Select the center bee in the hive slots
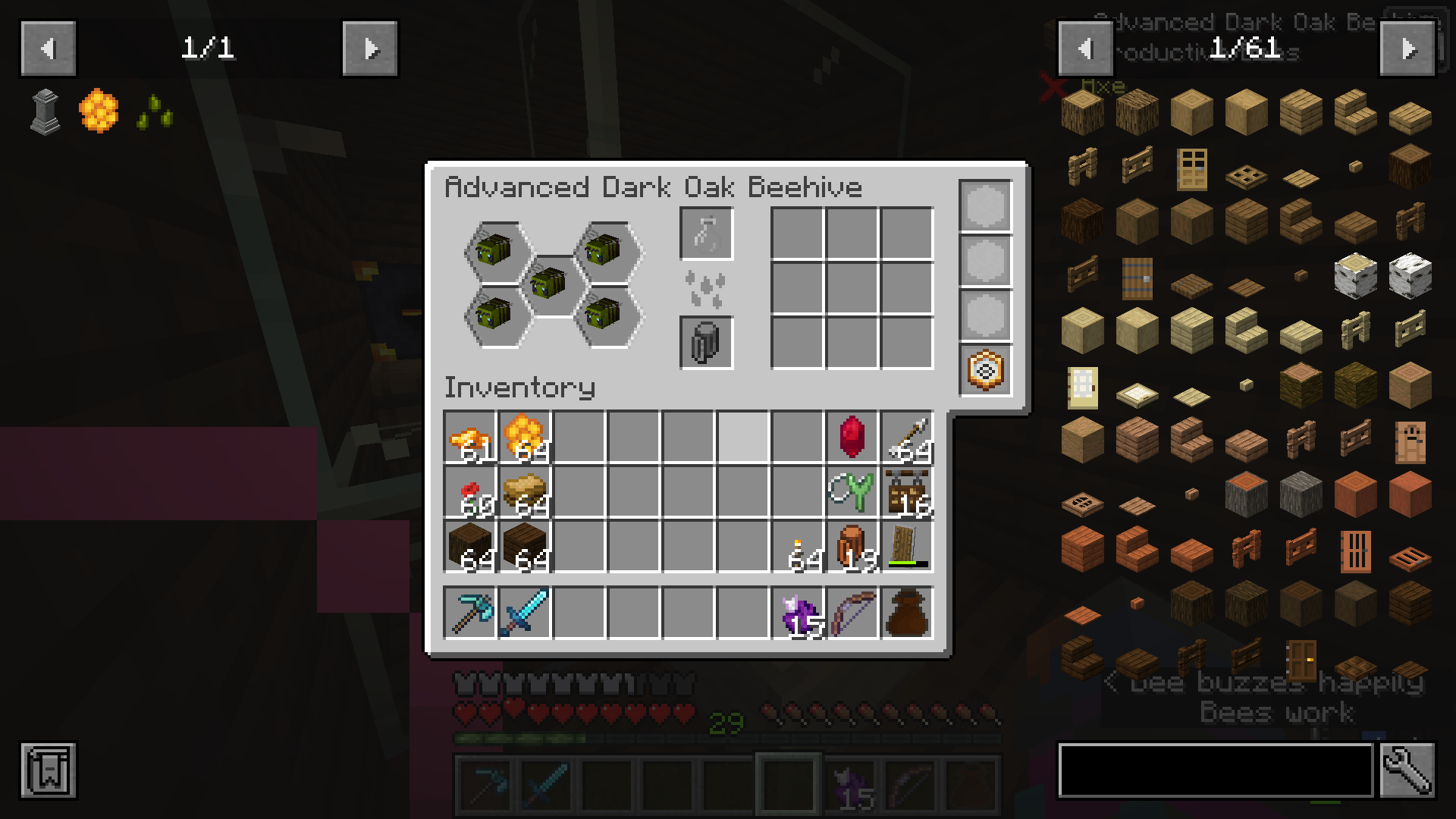Screen dimensions: 1456x819 [x=548, y=284]
